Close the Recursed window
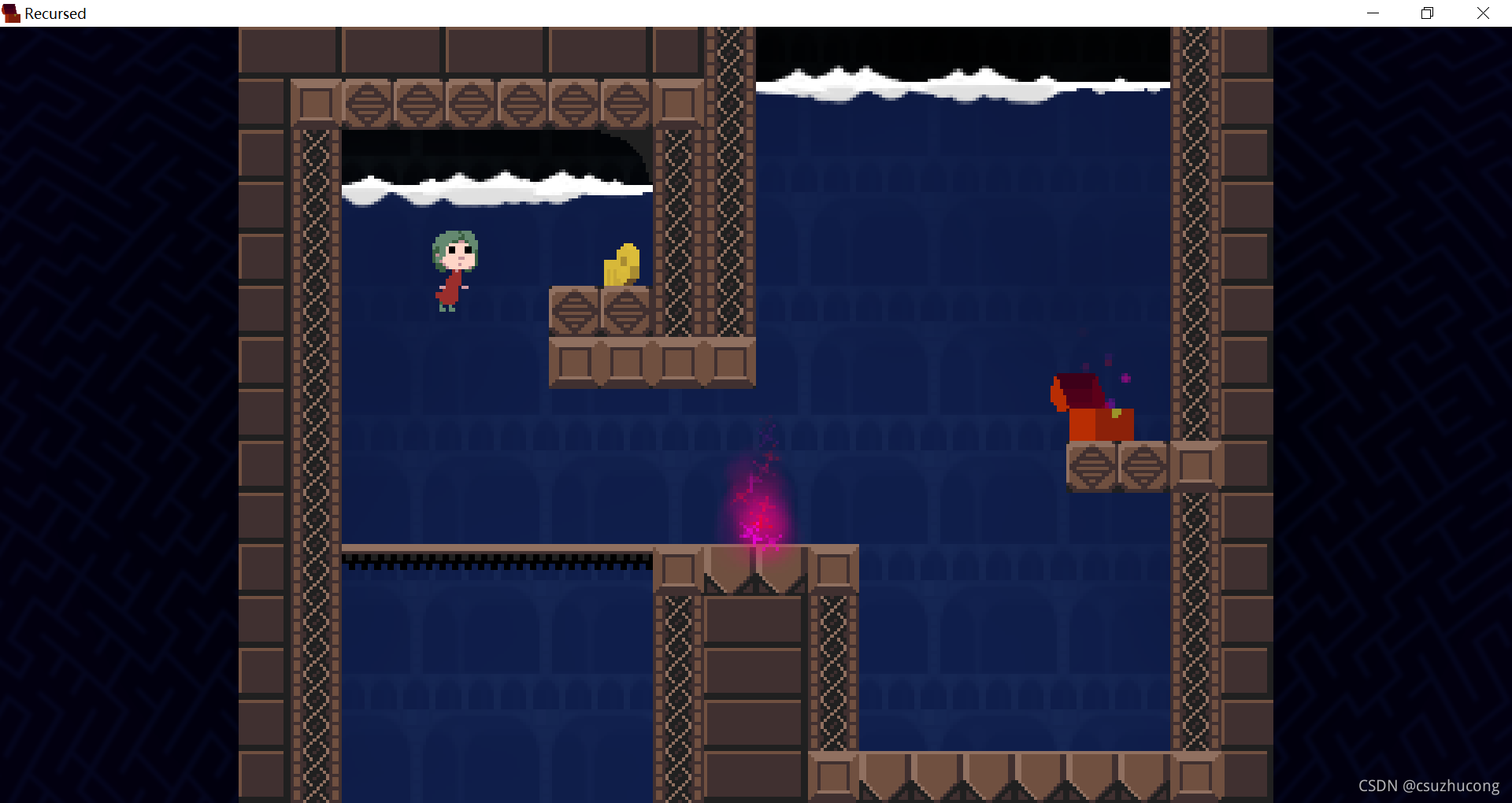This screenshot has width=1512, height=803. 1483,13
